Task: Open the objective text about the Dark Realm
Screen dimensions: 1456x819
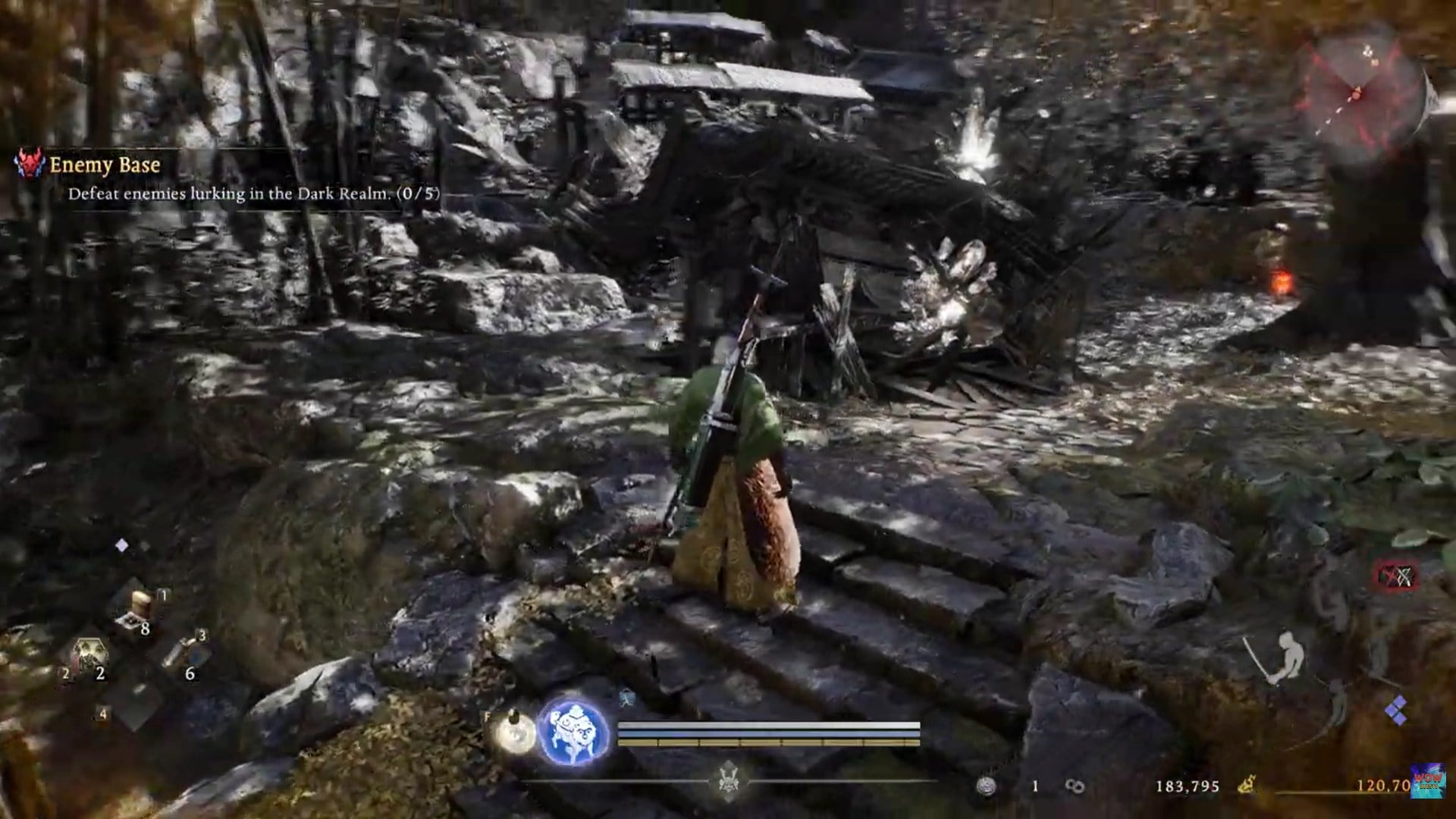Action: pyautogui.click(x=254, y=194)
